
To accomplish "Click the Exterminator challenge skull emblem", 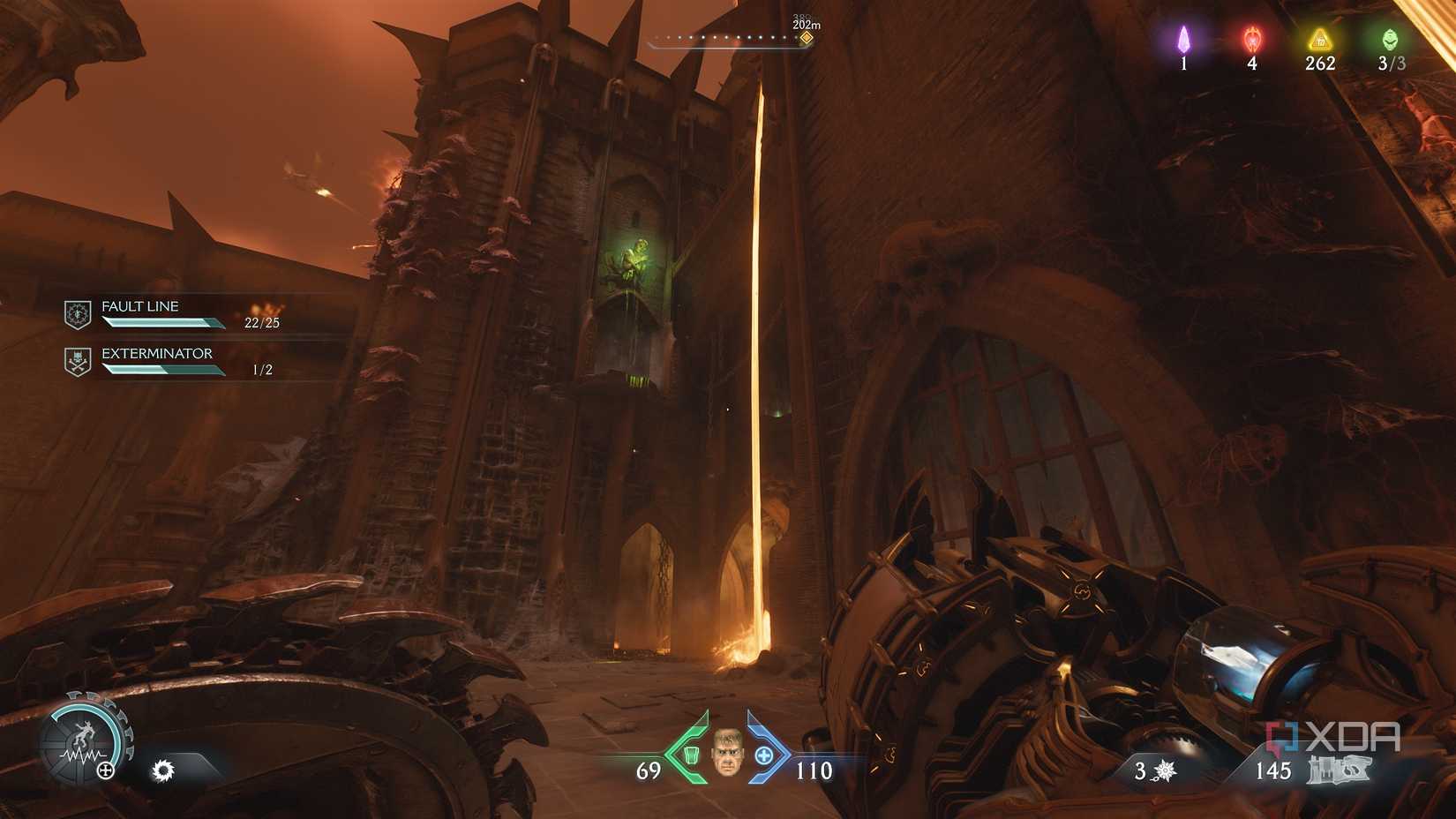I will click(x=78, y=359).
